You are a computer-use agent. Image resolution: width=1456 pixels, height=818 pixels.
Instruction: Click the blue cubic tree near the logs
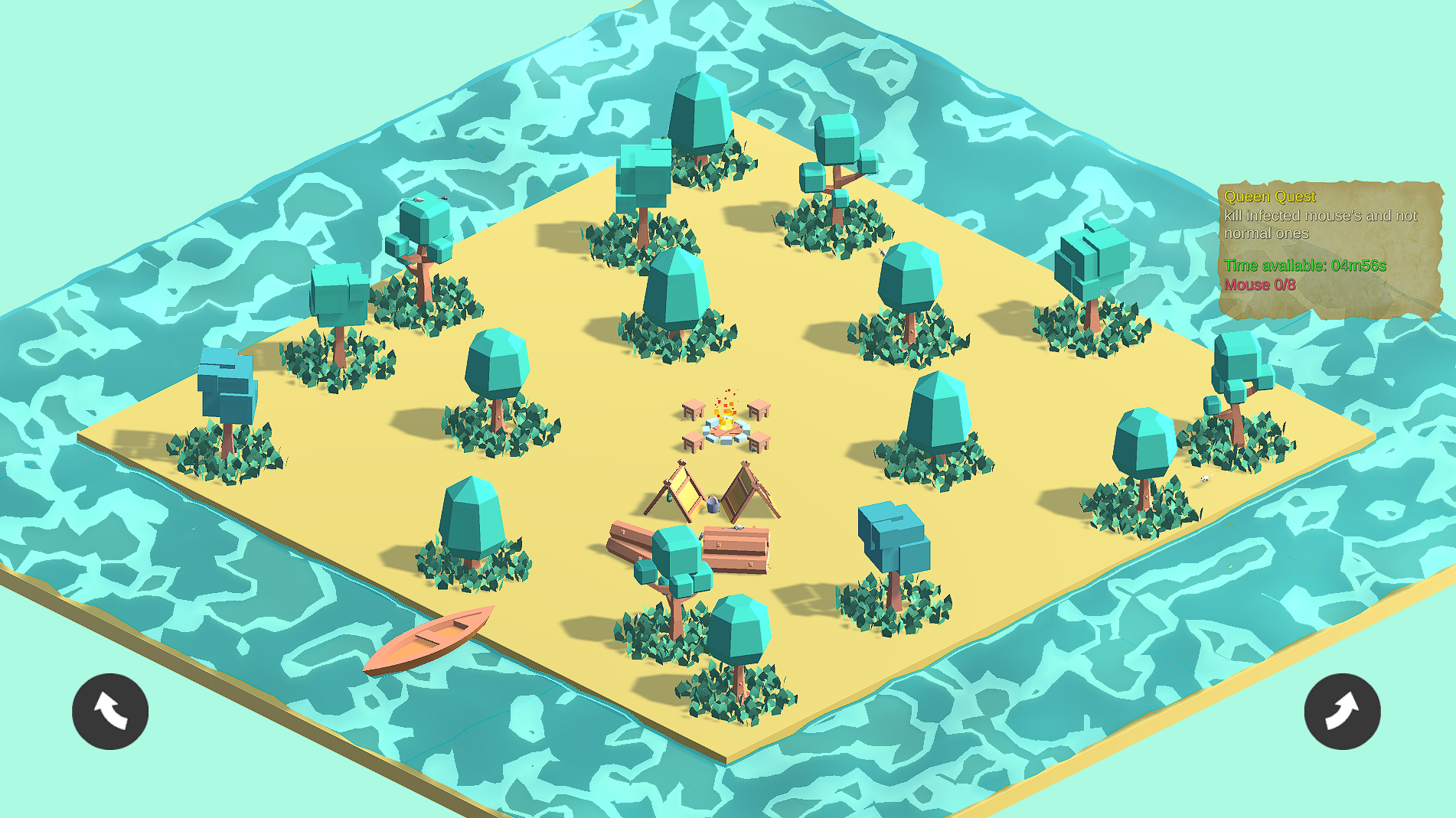(892, 536)
